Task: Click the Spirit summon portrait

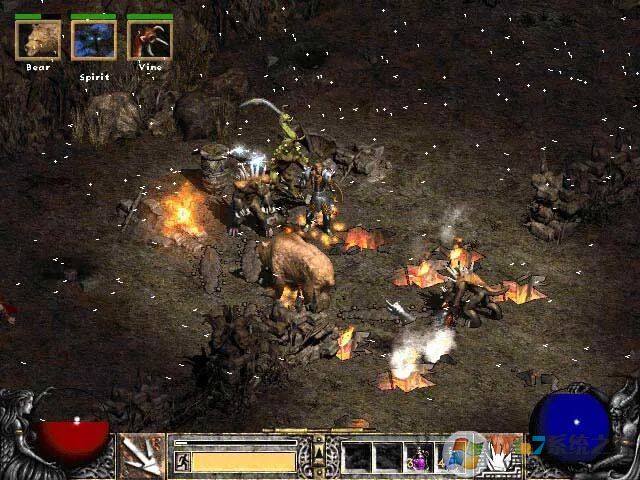Action: [94, 40]
